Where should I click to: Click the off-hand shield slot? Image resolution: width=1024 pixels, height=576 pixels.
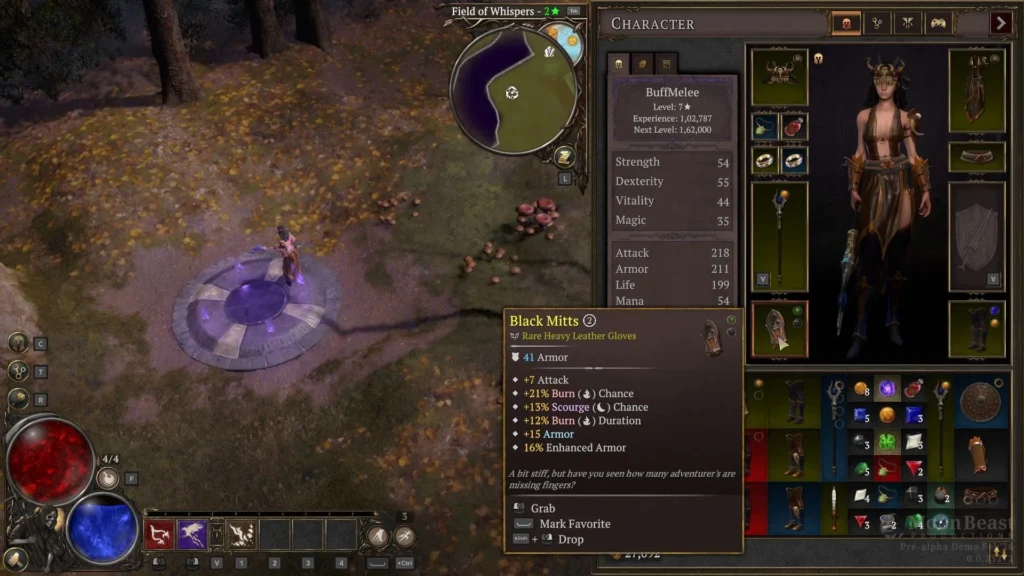[x=977, y=236]
